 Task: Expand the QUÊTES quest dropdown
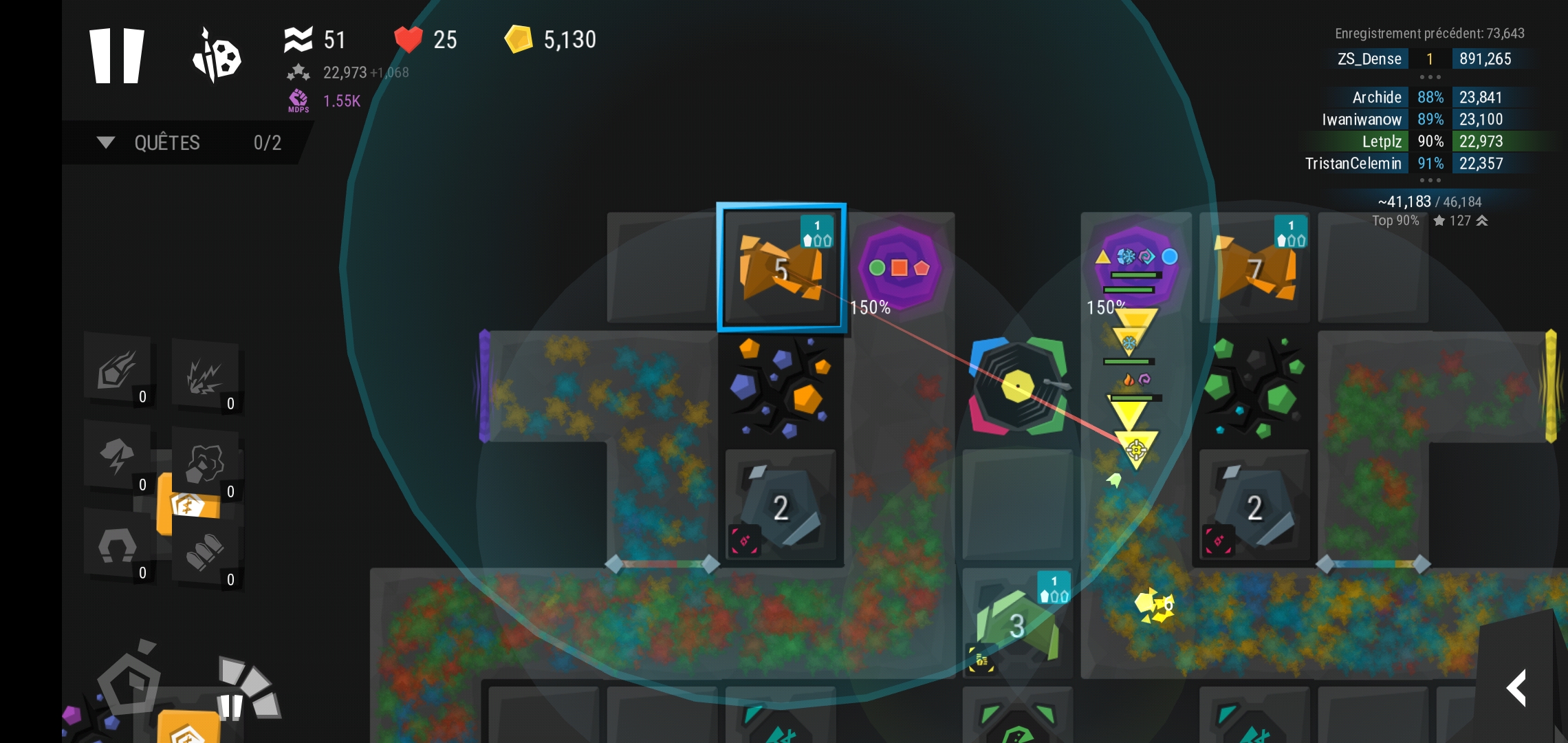(106, 142)
